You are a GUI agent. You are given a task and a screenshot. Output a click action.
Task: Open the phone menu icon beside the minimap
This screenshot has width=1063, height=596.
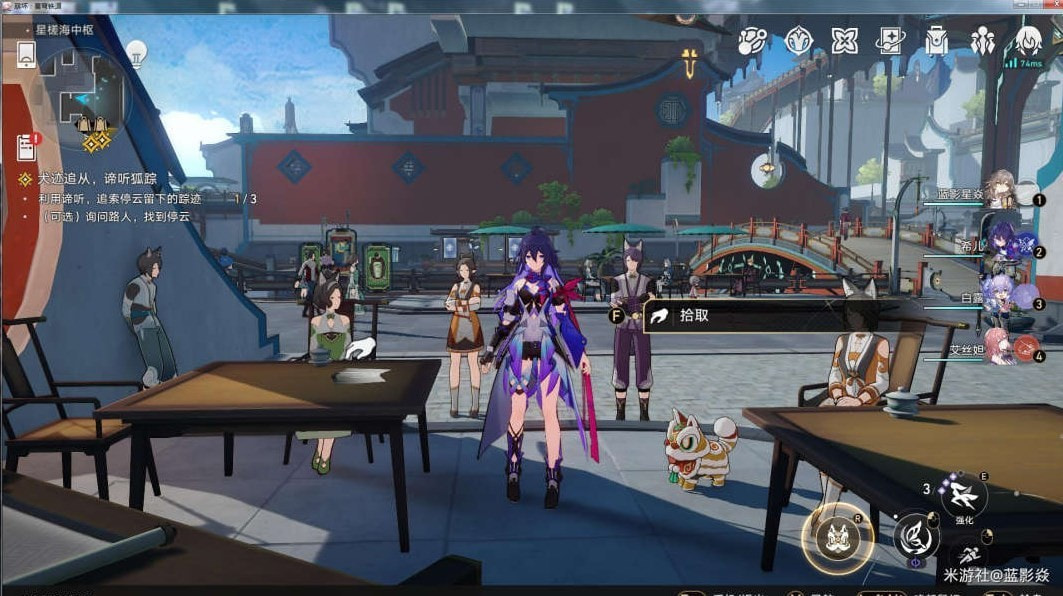[26, 56]
